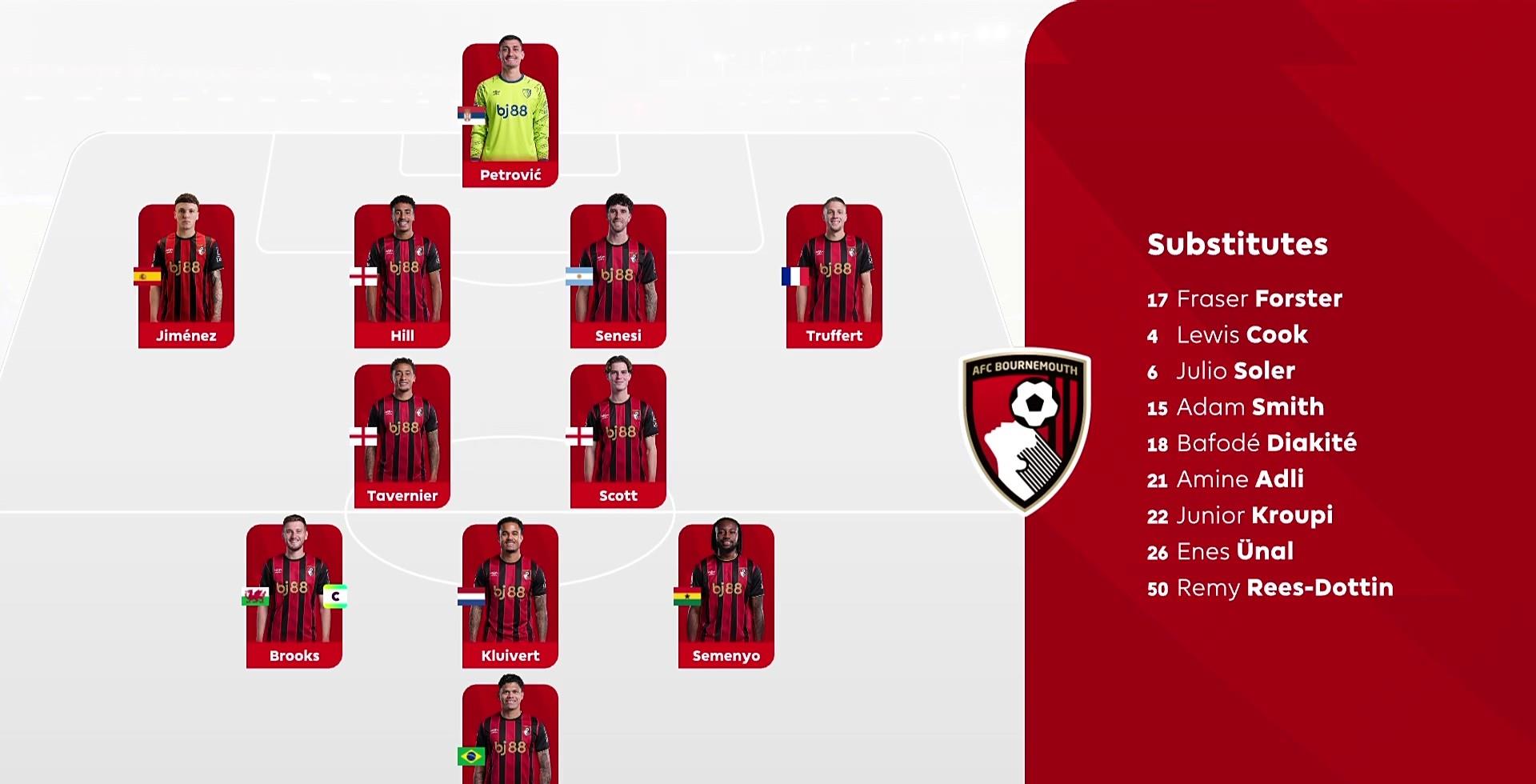The height and width of the screenshot is (784, 1536).
Task: Choose substitute Remy Rees-Dottin
Action: pos(1270,588)
